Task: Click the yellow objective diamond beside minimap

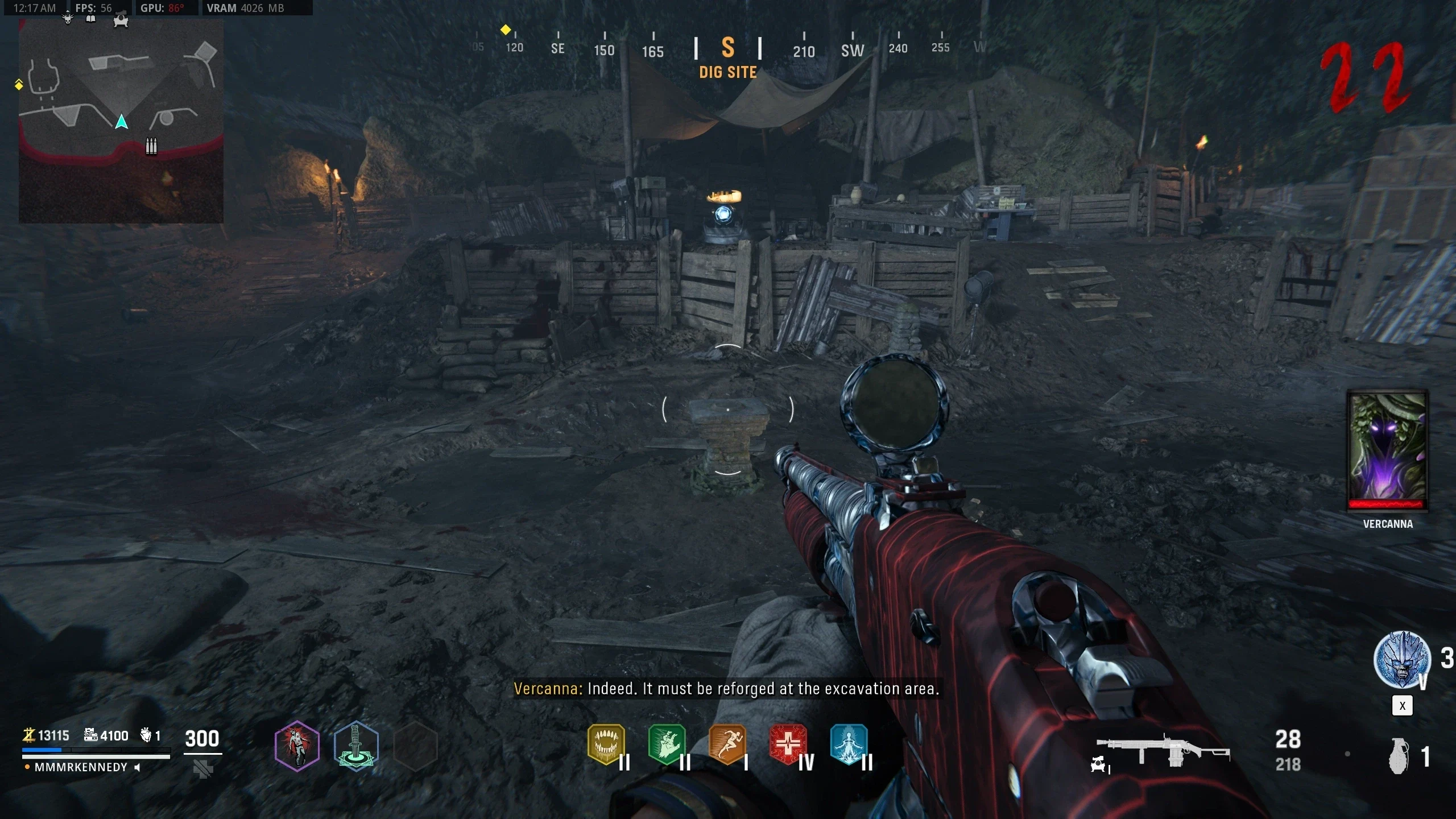Action: coord(19,85)
